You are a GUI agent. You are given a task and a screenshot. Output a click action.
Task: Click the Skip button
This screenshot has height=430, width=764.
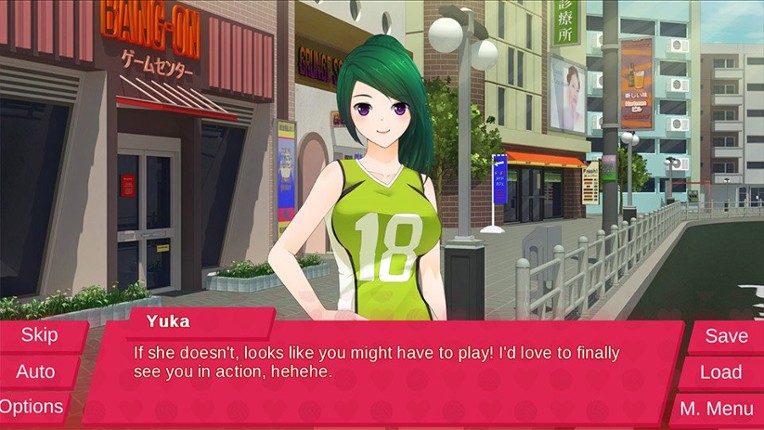(40, 336)
